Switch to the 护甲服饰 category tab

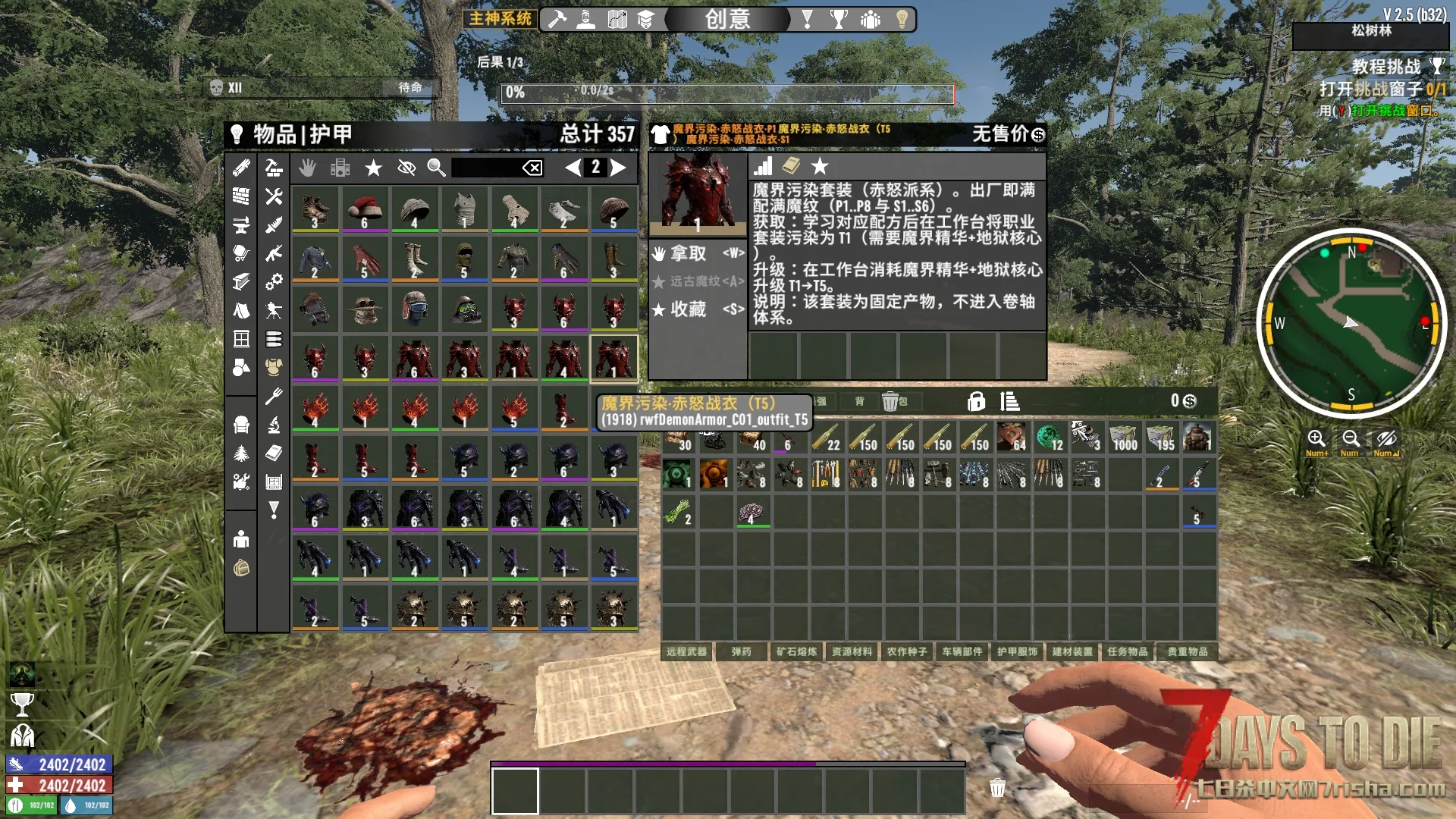1017,651
